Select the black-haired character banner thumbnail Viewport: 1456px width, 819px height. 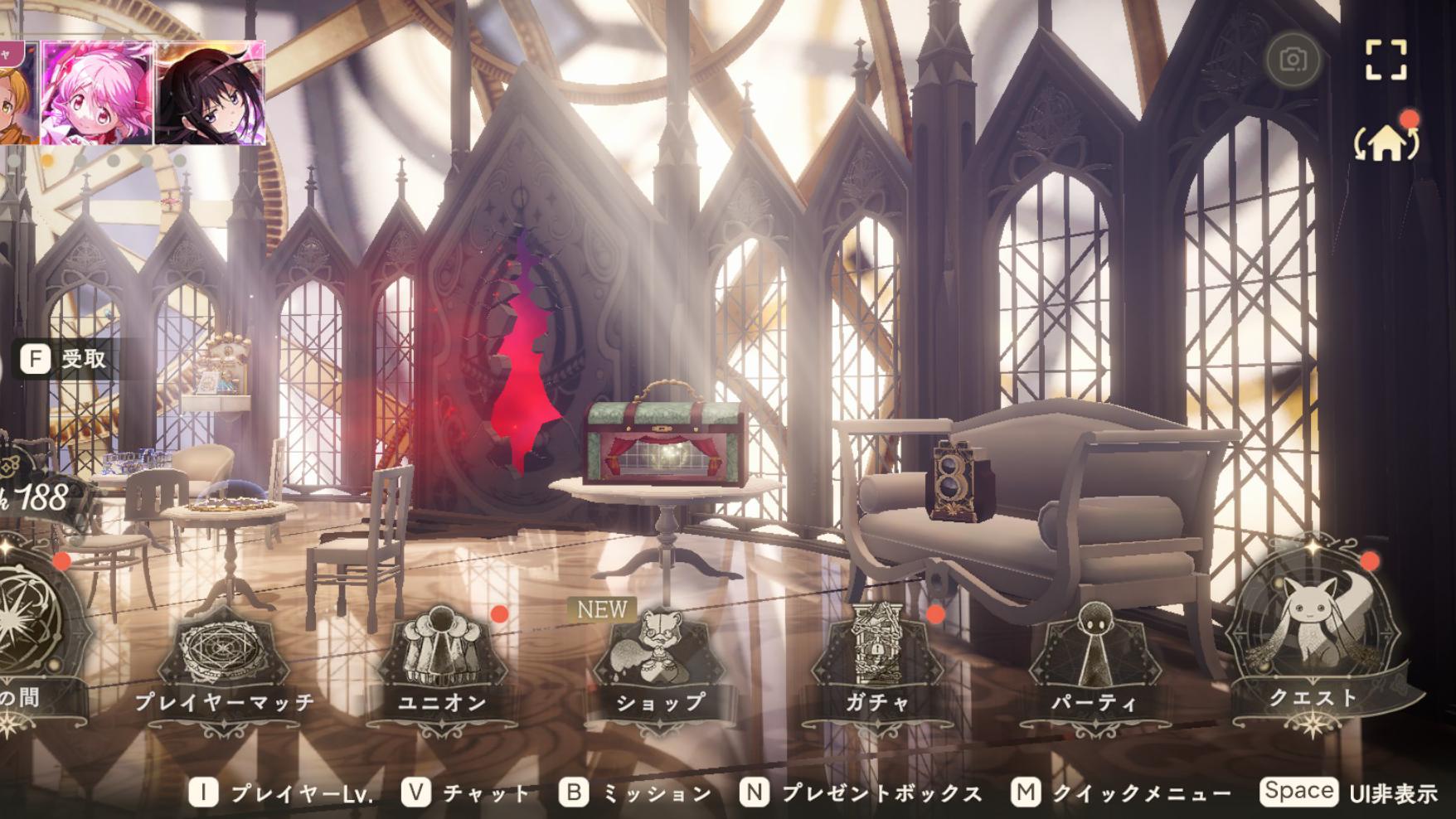pyautogui.click(x=211, y=93)
